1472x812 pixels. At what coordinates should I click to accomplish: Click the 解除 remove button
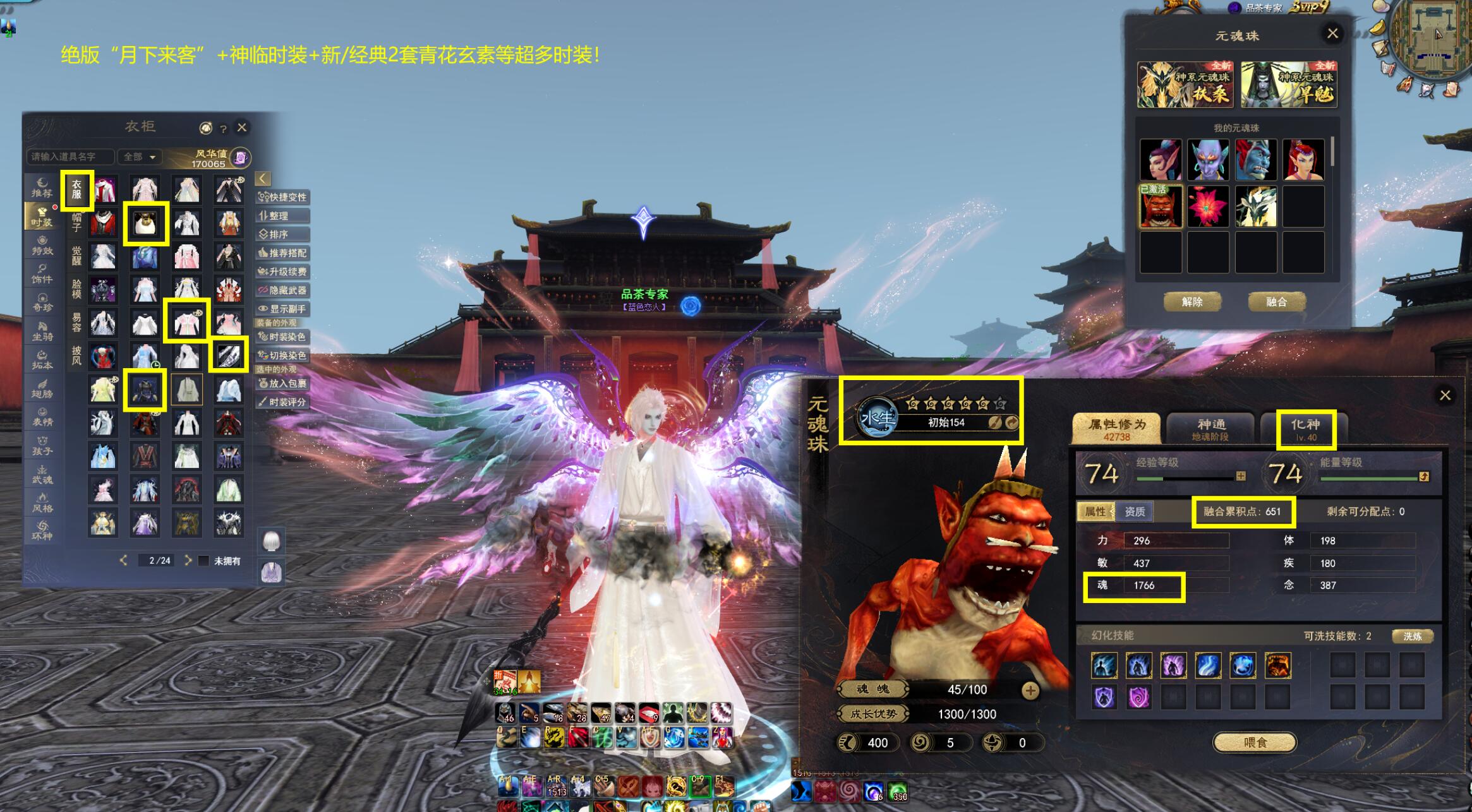point(1192,302)
